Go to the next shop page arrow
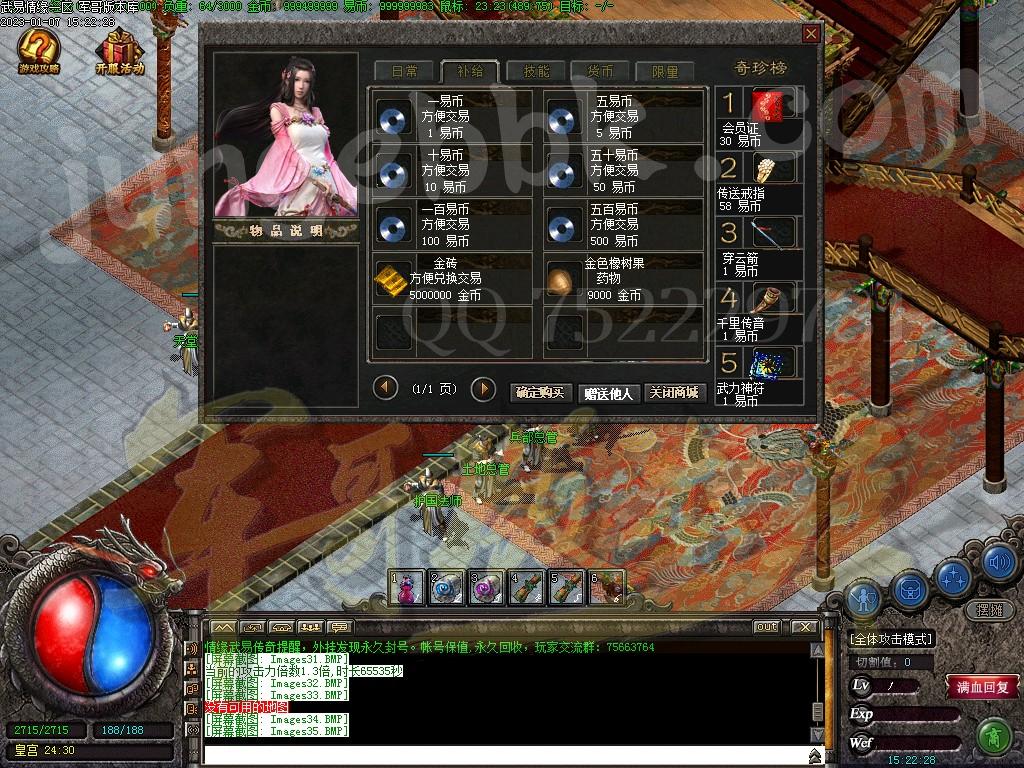 [x=483, y=389]
